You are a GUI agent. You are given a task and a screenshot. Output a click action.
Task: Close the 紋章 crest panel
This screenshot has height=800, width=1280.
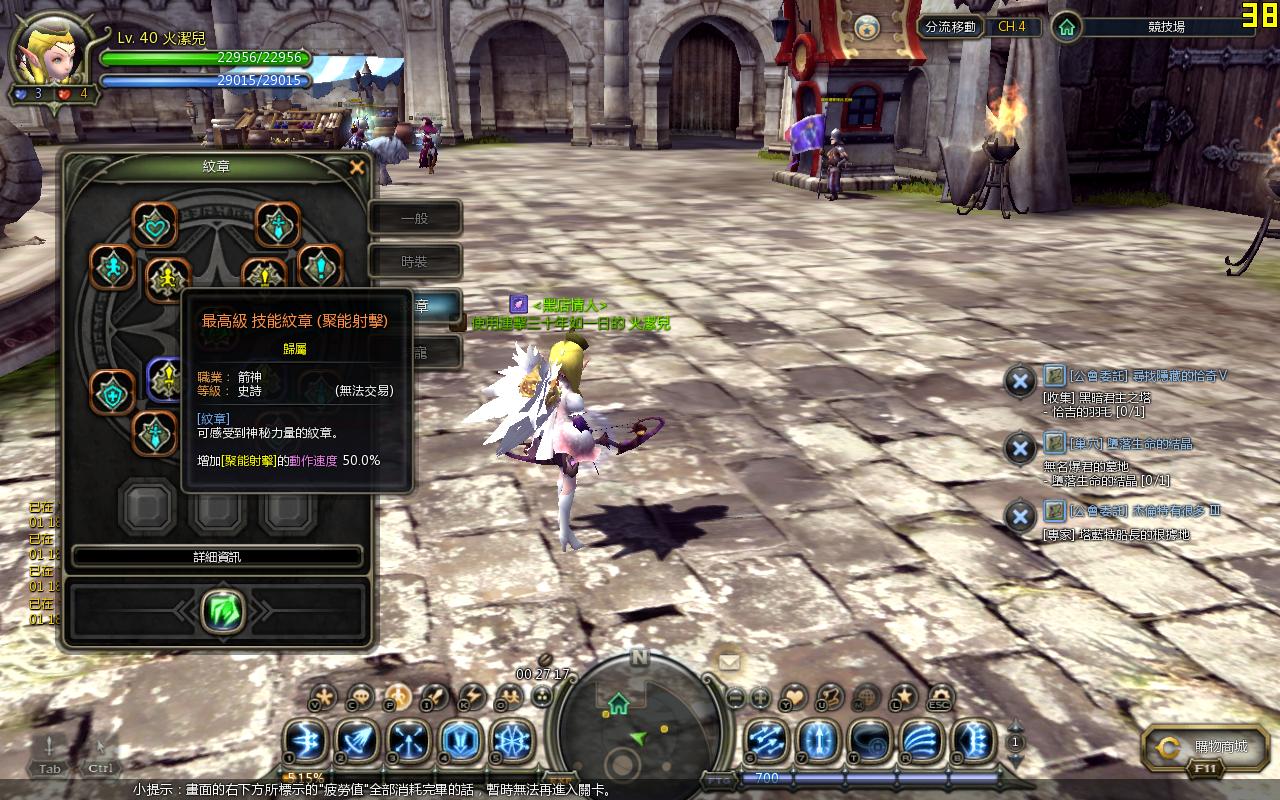357,168
